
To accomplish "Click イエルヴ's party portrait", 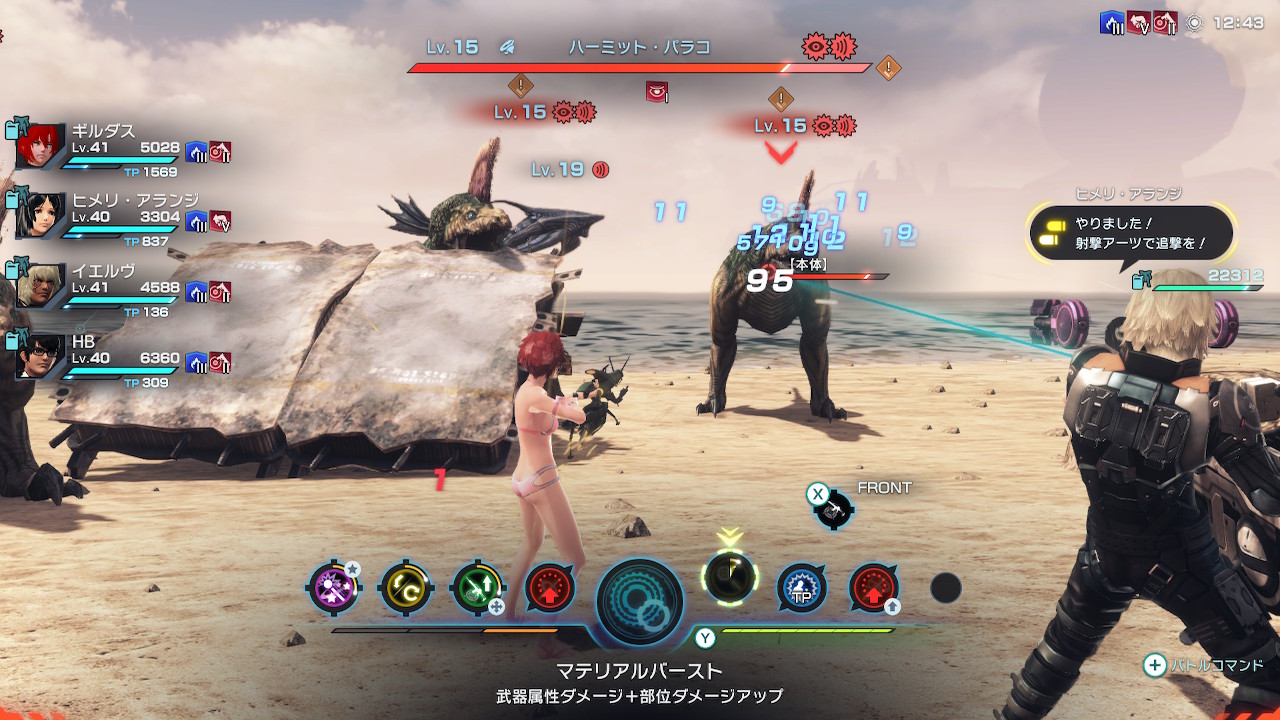I will click(41, 285).
